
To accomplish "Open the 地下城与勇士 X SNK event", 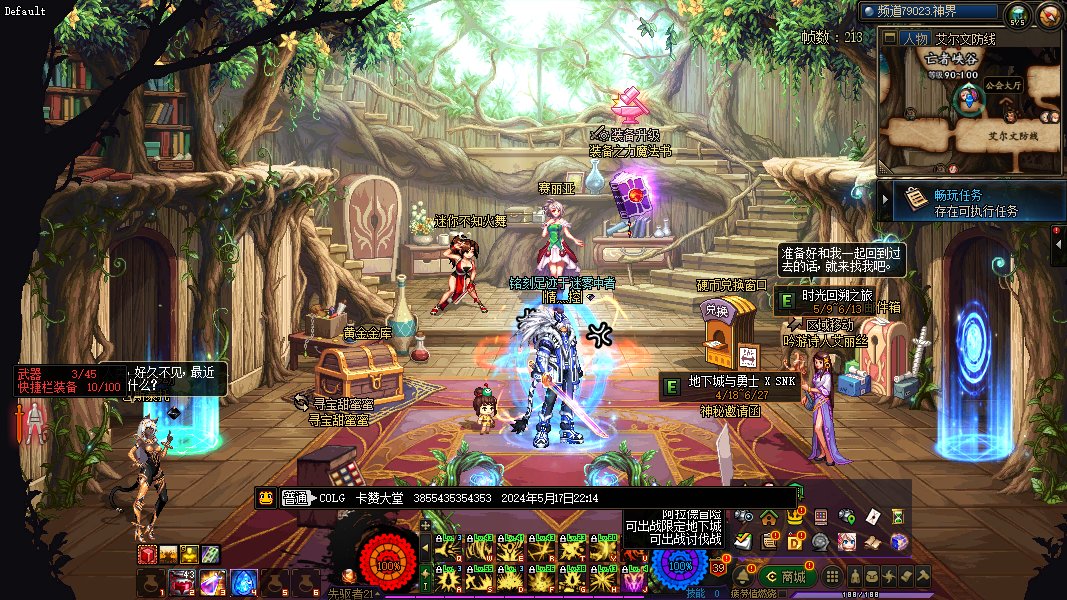I will (x=736, y=382).
